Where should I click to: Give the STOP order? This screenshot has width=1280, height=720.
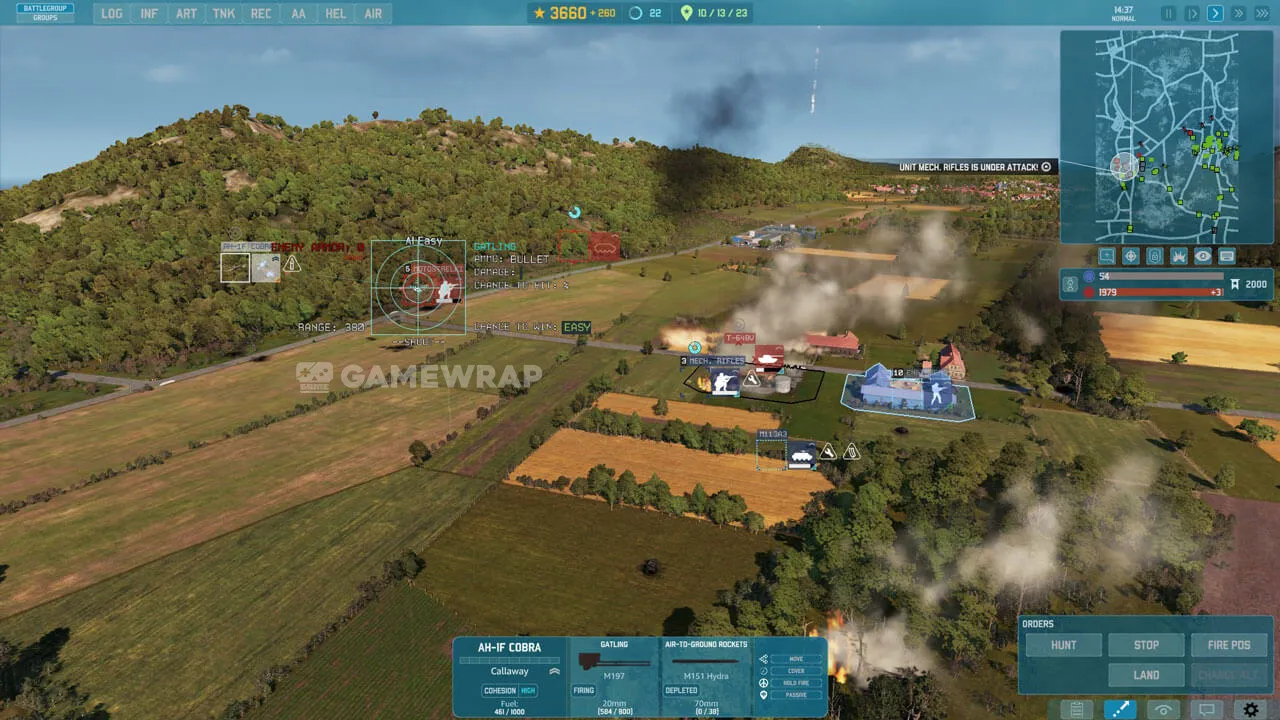[x=1146, y=645]
